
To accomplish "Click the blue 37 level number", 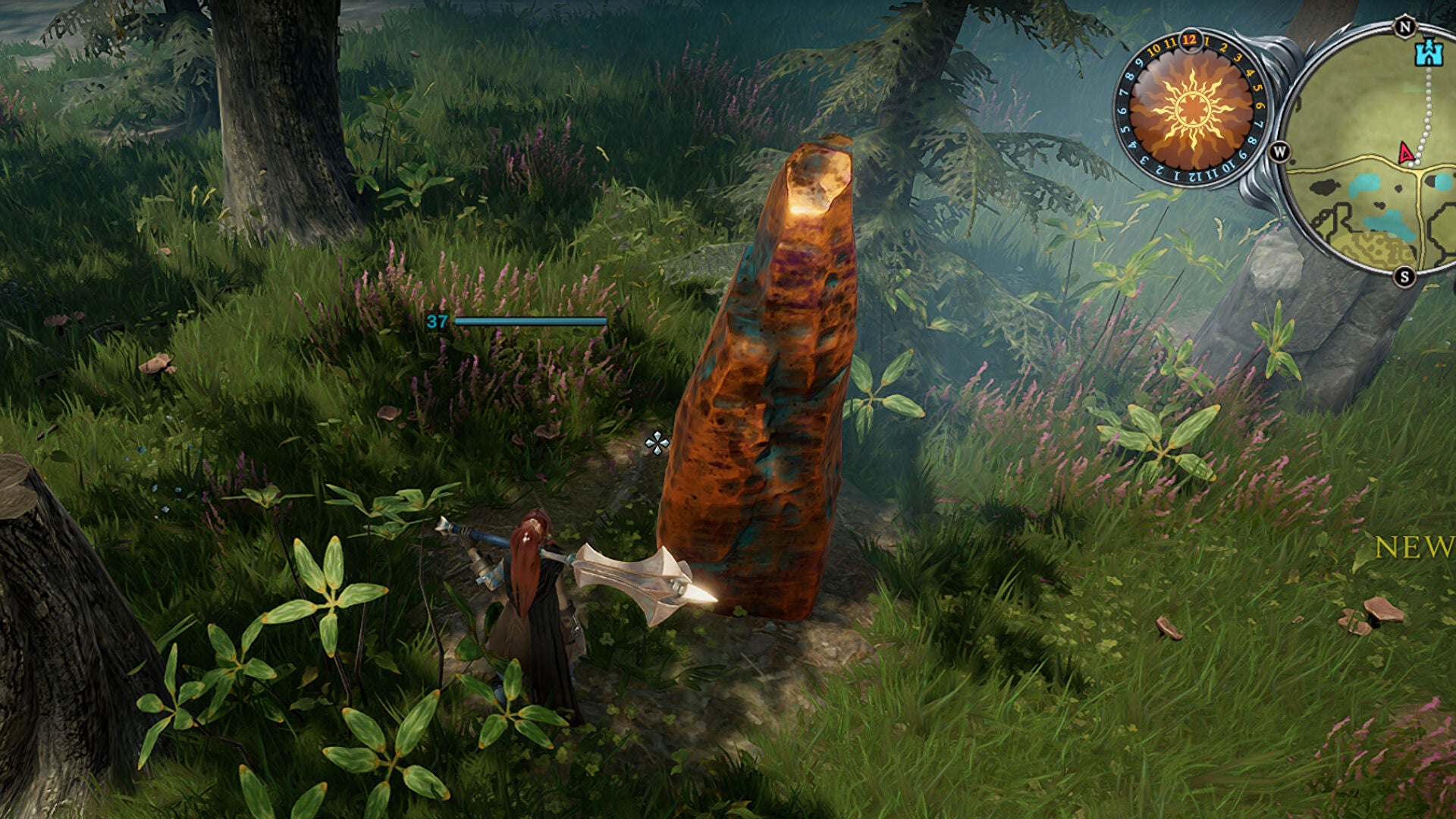I will 436,322.
